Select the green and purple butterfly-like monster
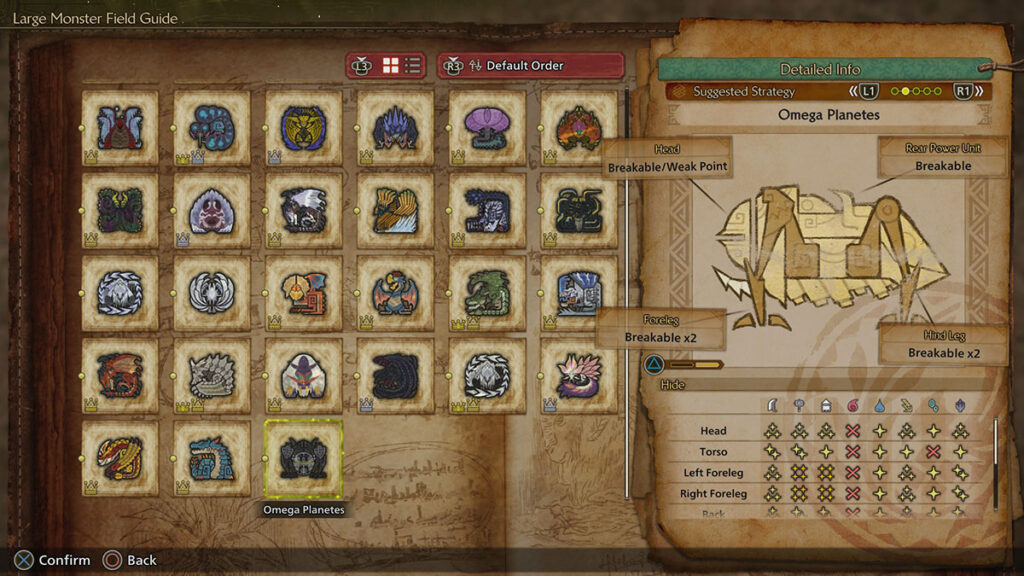1024x576 pixels. pyautogui.click(x=120, y=210)
